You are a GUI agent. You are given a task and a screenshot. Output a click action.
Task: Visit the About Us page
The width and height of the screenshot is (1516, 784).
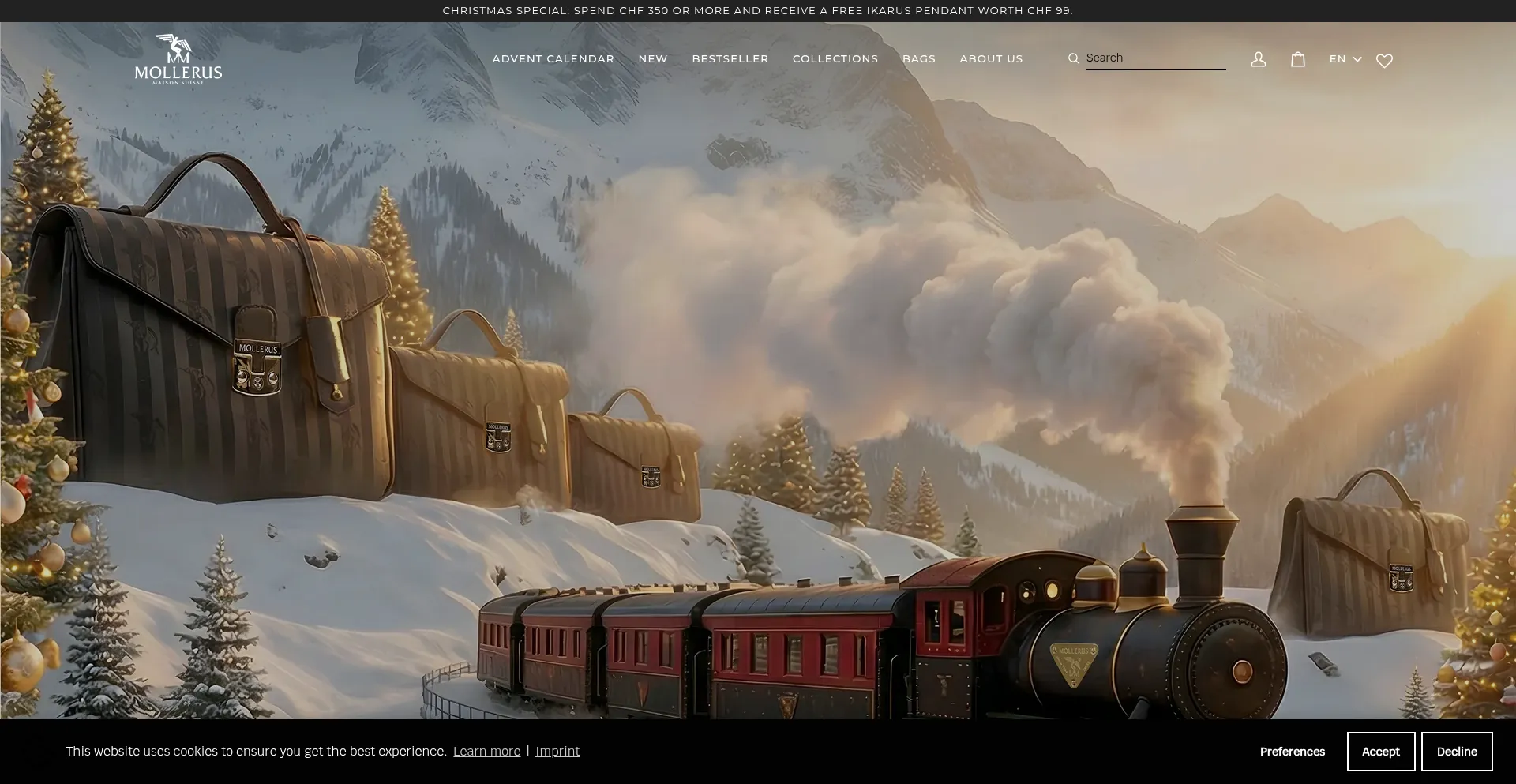[x=991, y=59]
